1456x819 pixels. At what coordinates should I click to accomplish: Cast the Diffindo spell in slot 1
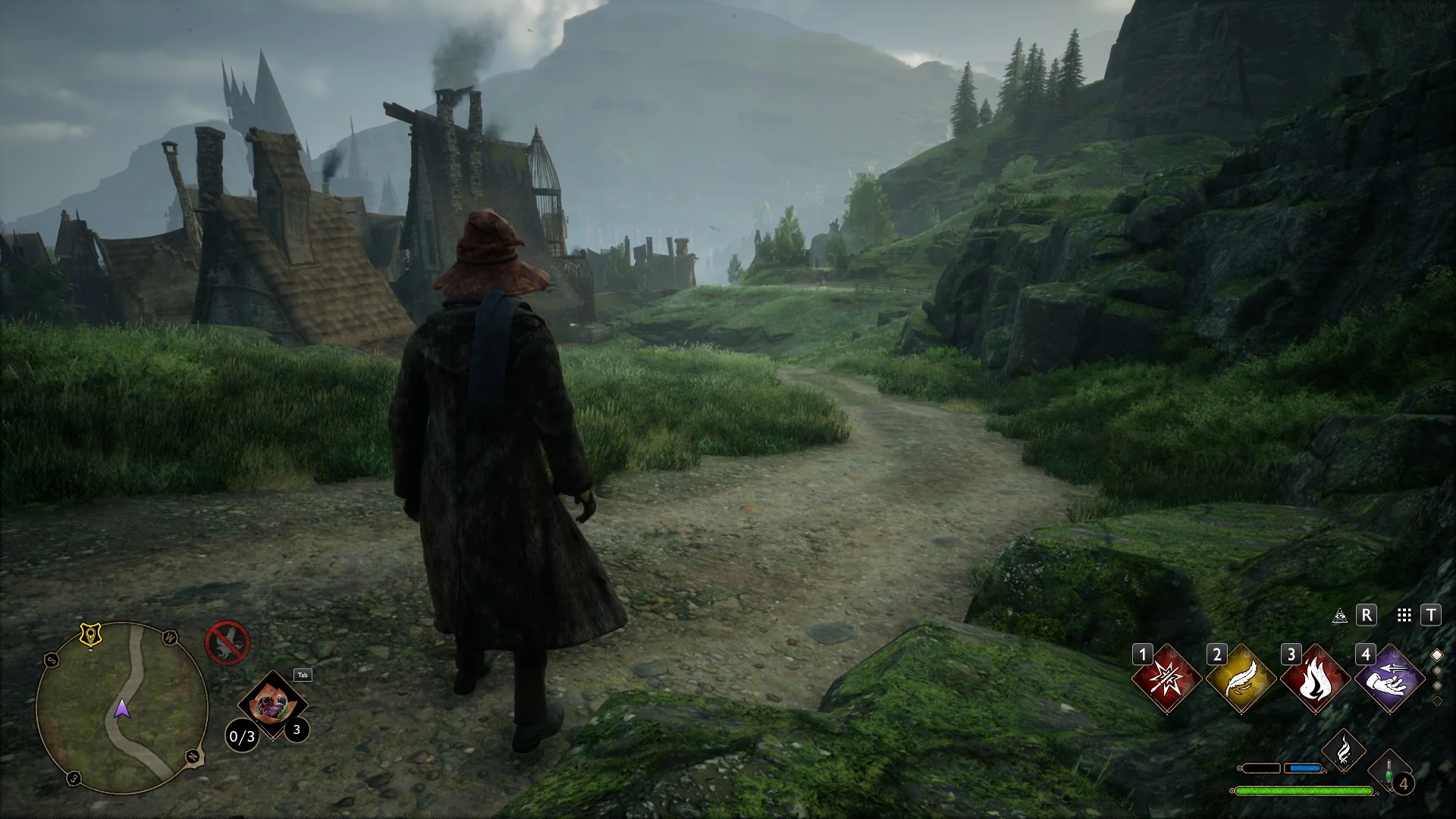pyautogui.click(x=1166, y=679)
